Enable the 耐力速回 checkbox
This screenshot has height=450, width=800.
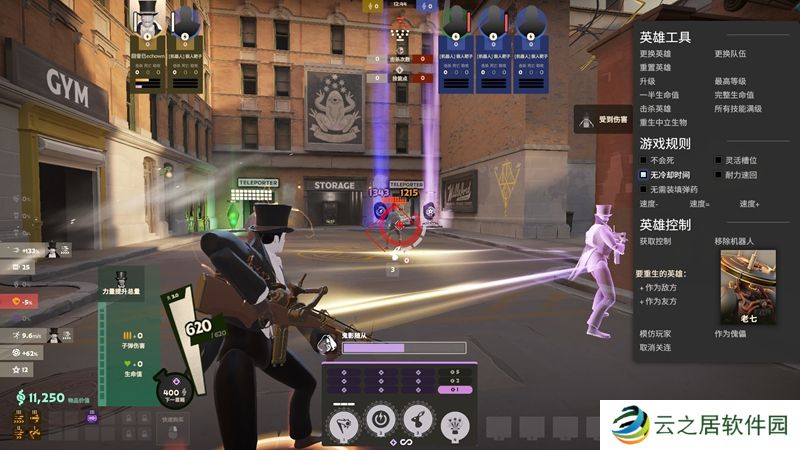click(x=718, y=174)
